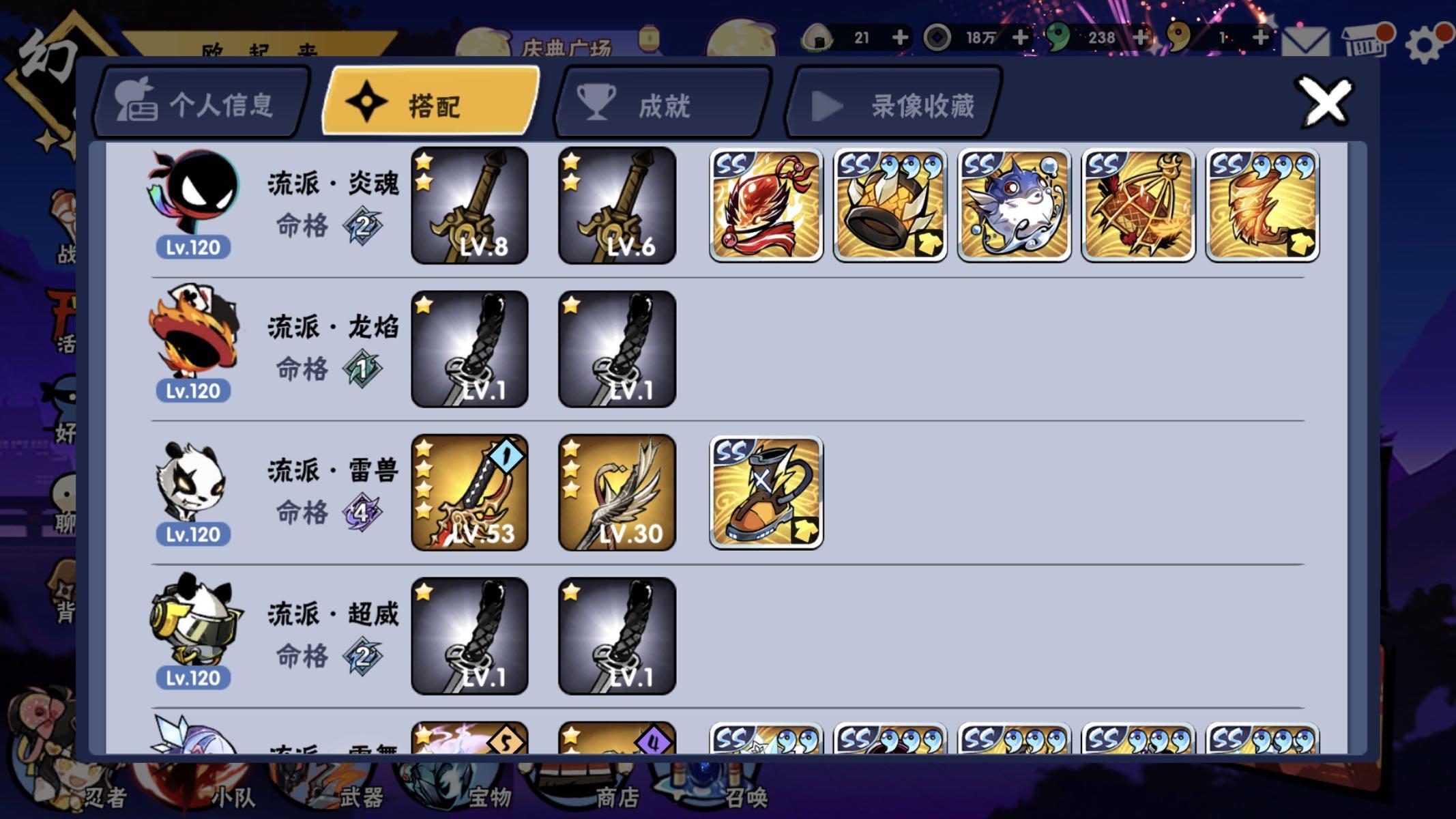Click the SS boots treasure in 雷兽 row
The height and width of the screenshot is (819, 1456).
click(766, 493)
